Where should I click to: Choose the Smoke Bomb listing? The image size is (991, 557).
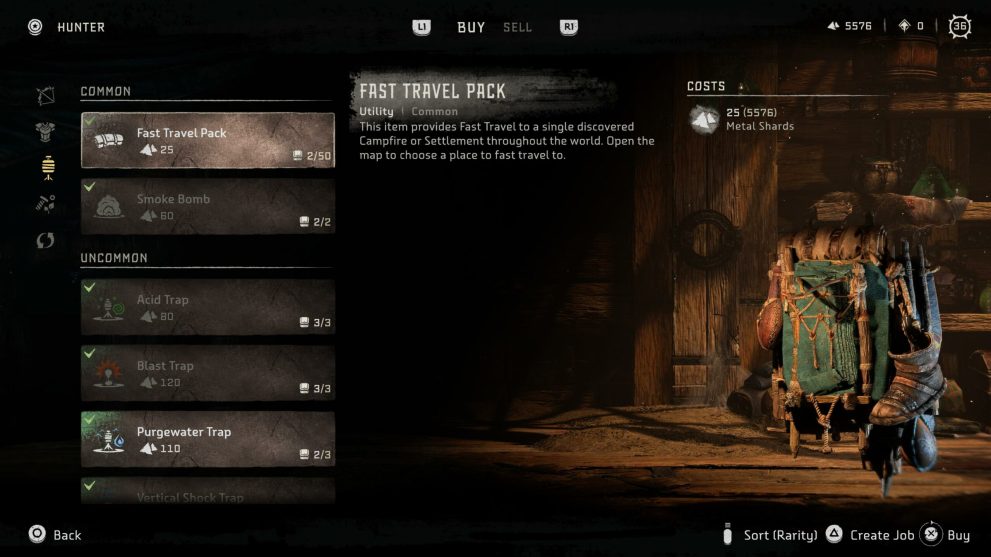coord(207,206)
